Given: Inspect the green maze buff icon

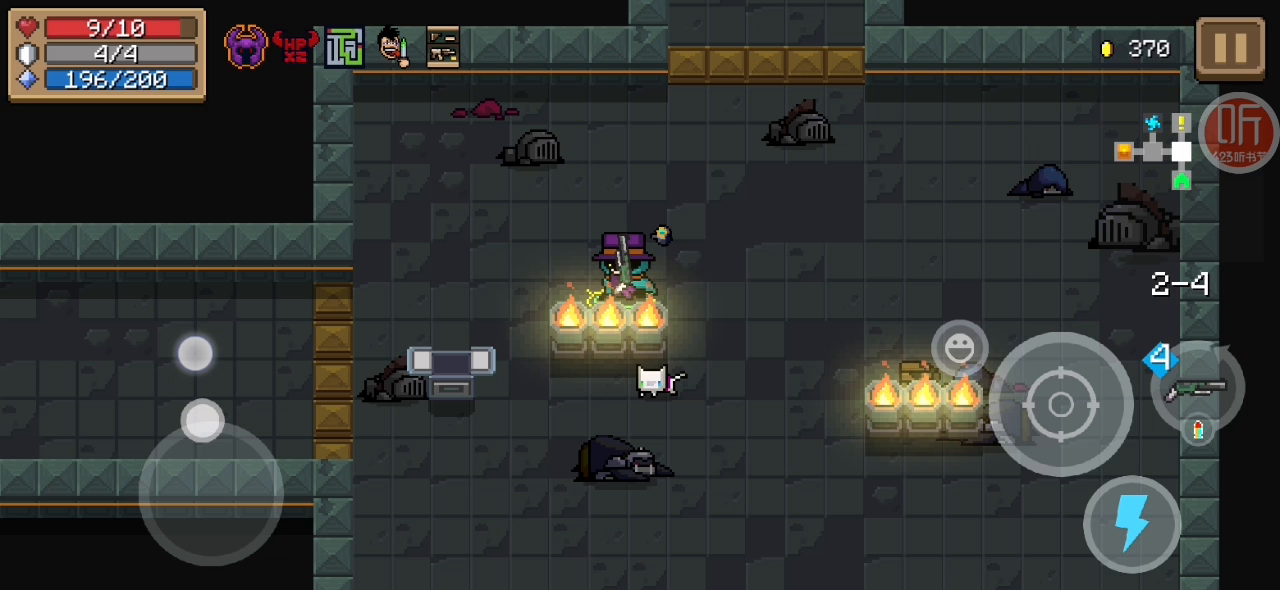Looking at the screenshot, I should [x=343, y=47].
